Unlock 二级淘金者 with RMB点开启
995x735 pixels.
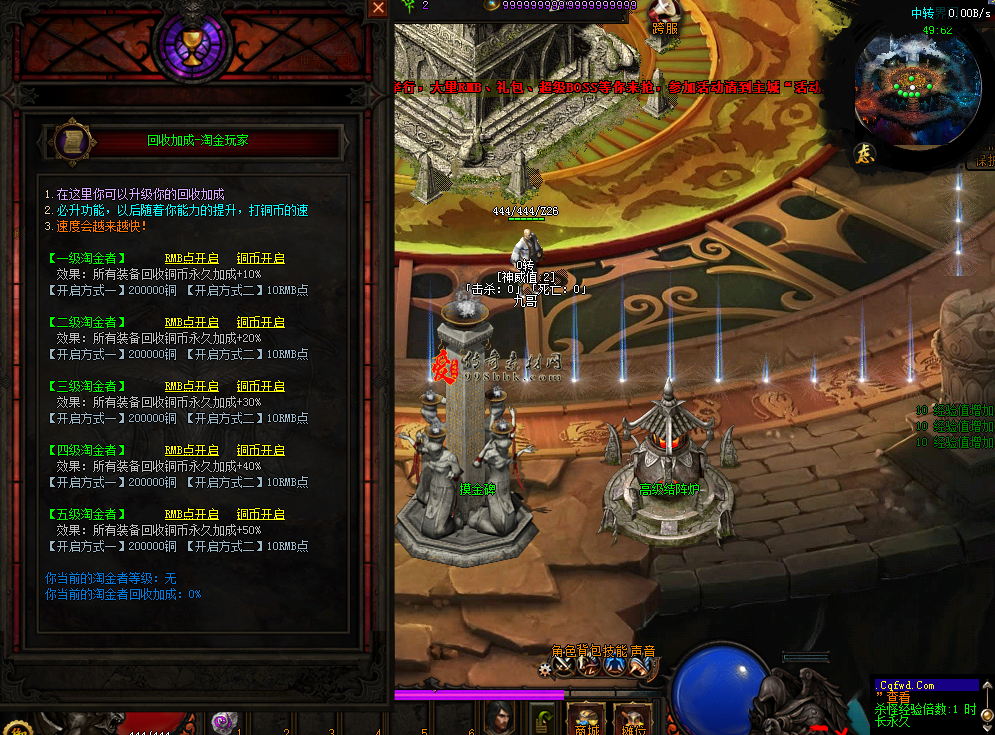[191, 322]
